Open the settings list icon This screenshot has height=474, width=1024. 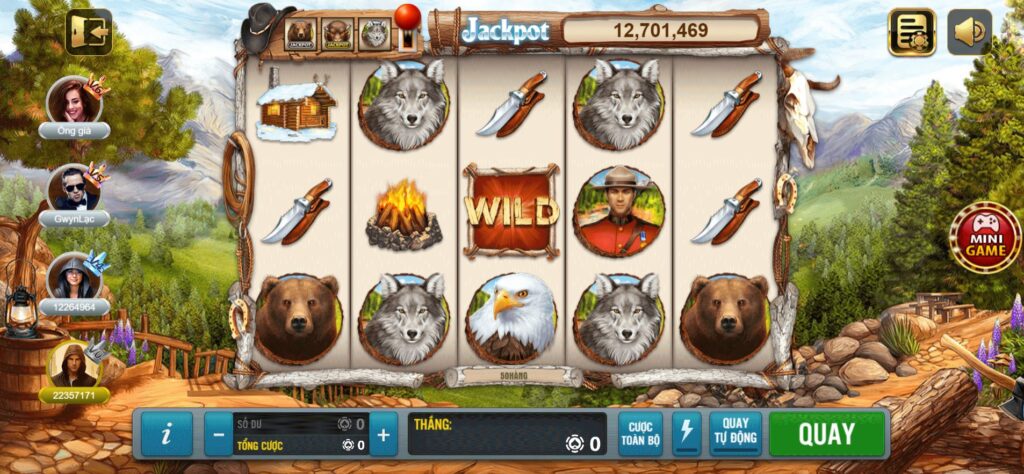coord(911,33)
